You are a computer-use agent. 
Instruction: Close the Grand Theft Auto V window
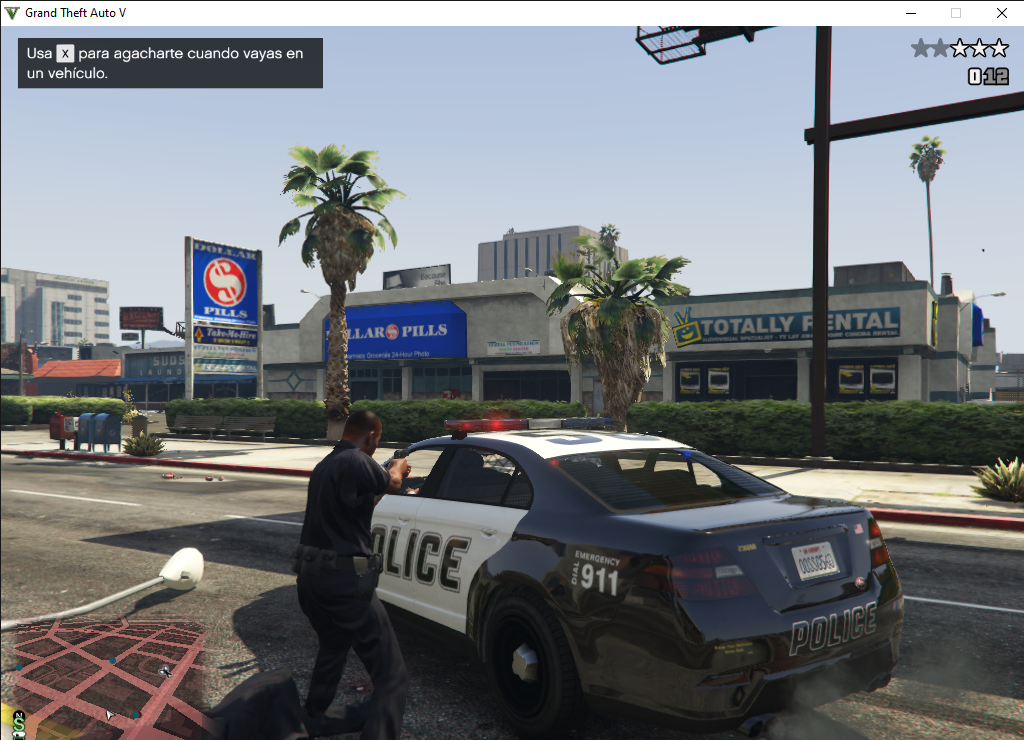point(1001,13)
